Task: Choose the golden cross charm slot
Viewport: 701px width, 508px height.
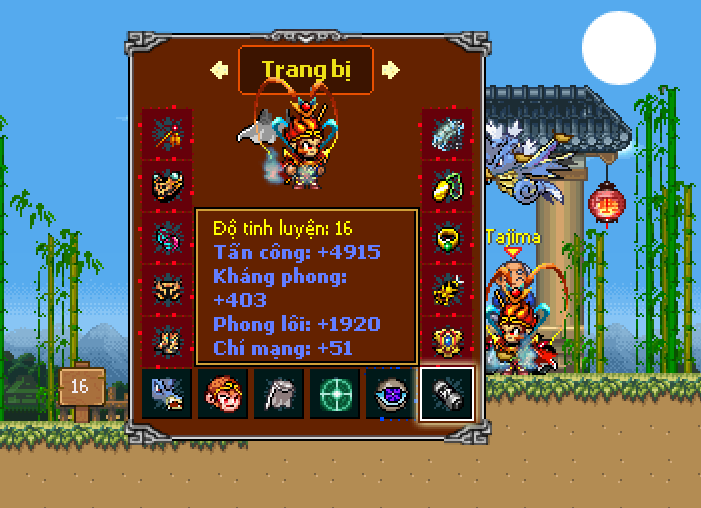Action: pyautogui.click(x=447, y=290)
